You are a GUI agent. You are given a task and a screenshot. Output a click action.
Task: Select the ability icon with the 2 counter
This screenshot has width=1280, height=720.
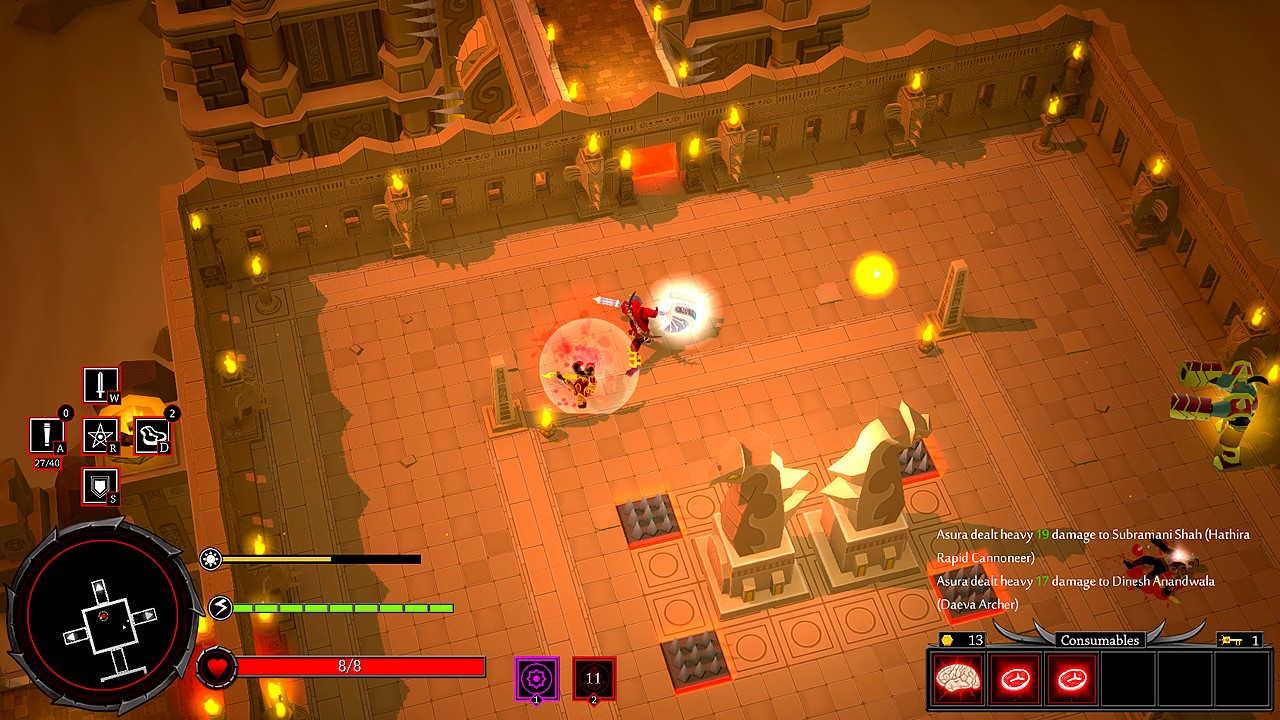[x=152, y=435]
